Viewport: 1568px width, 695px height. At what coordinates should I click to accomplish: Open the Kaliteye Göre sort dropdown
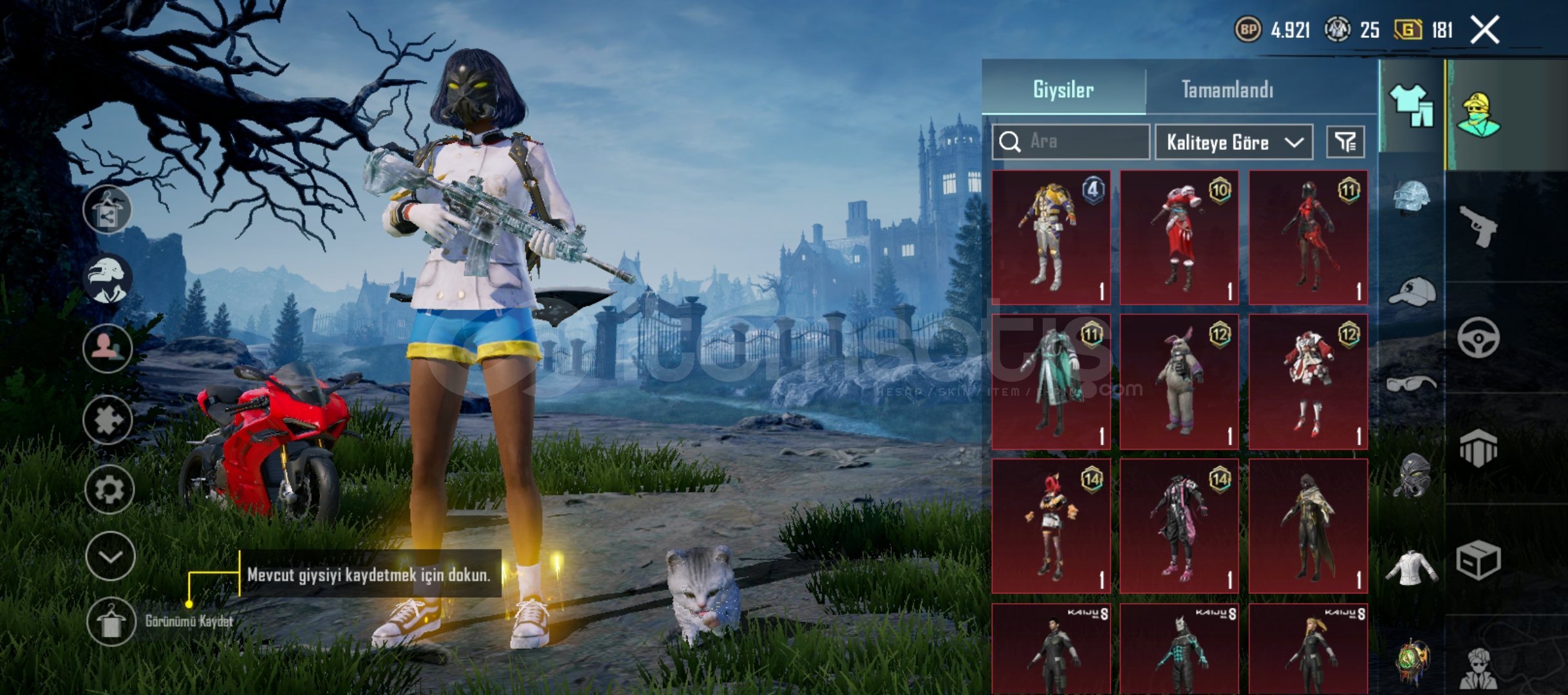pos(1233,142)
